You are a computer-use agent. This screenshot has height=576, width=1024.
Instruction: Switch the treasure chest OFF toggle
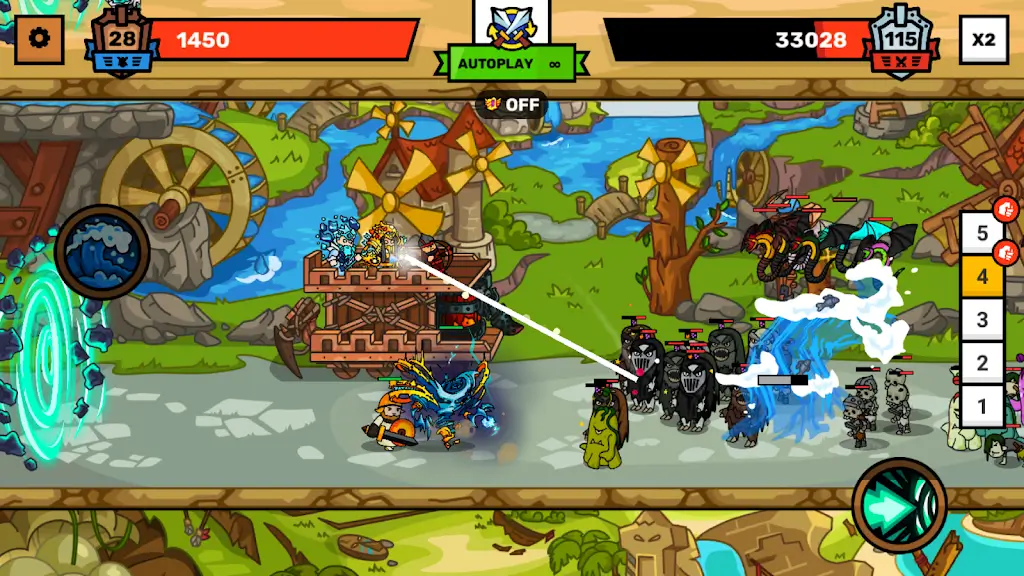(512, 104)
